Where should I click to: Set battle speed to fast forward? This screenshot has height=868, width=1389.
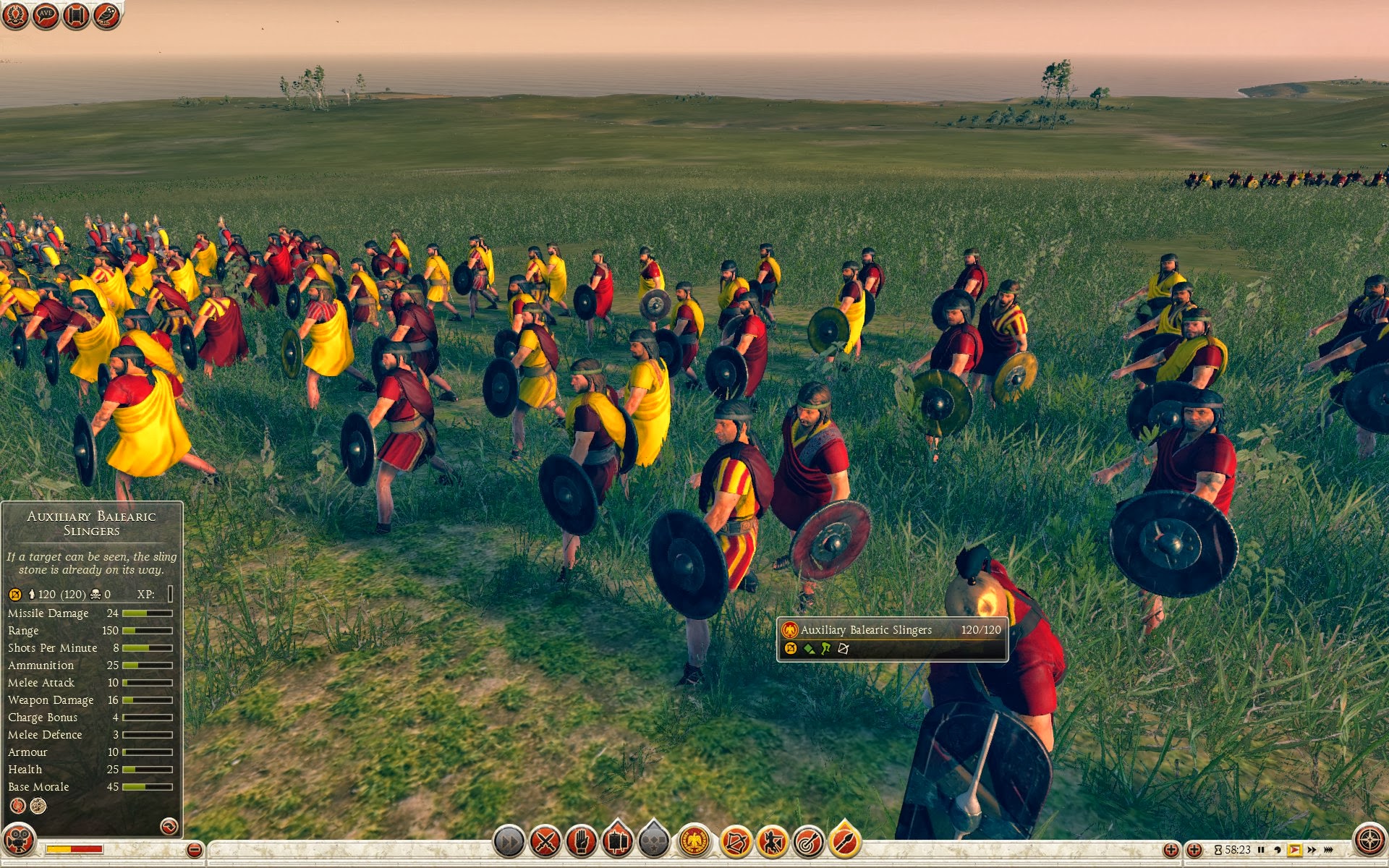(1312, 850)
